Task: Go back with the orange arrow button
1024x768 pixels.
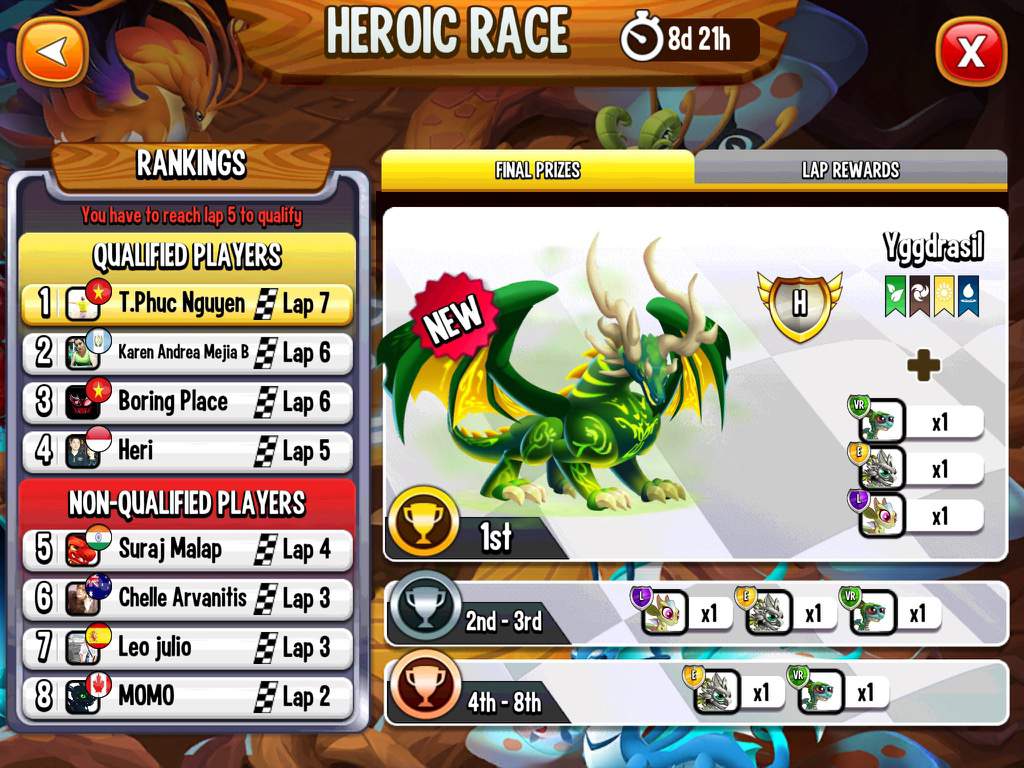Action: point(53,51)
